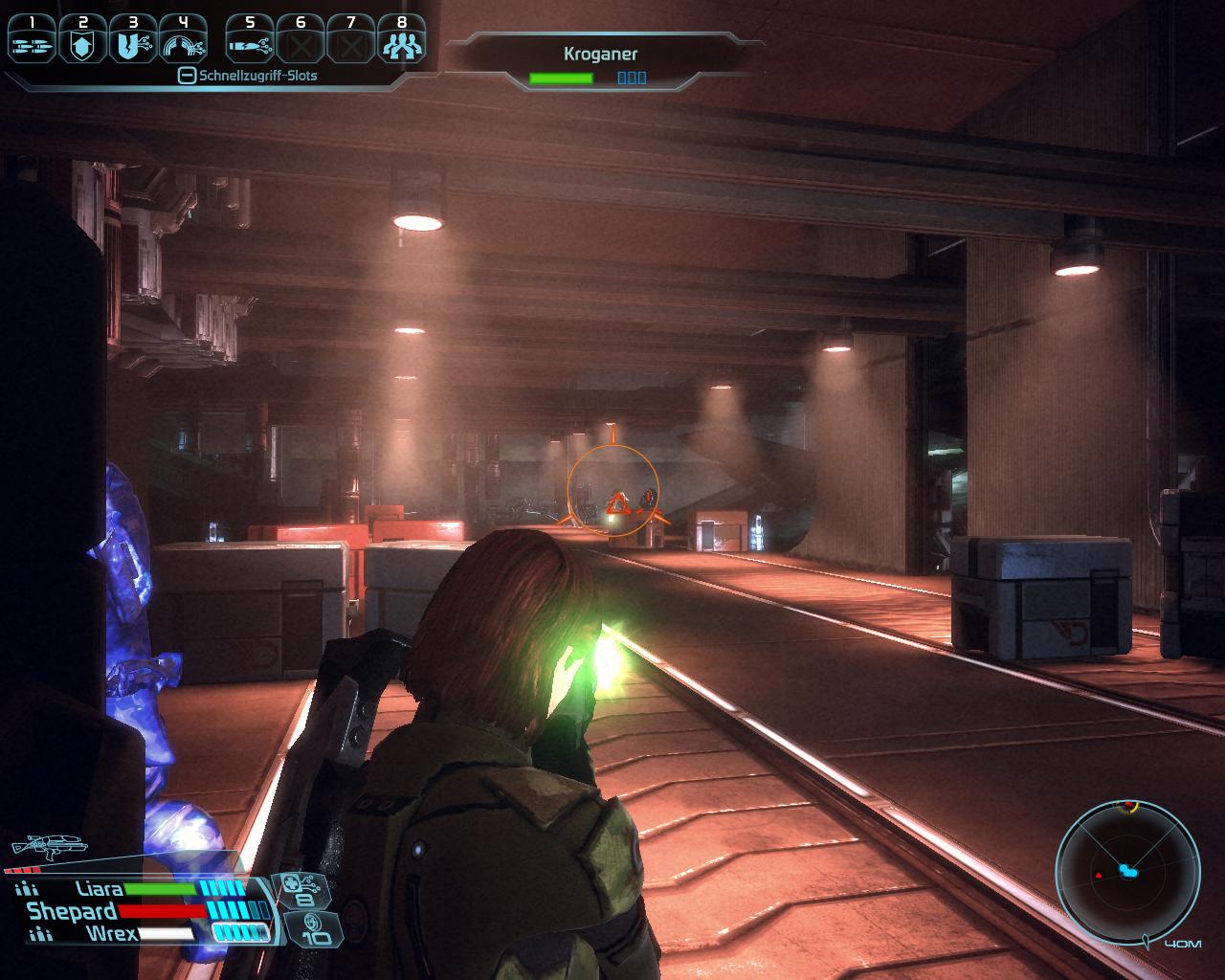This screenshot has width=1225, height=980.
Task: Choose squad member Wrex in the squad list
Action: (111, 933)
